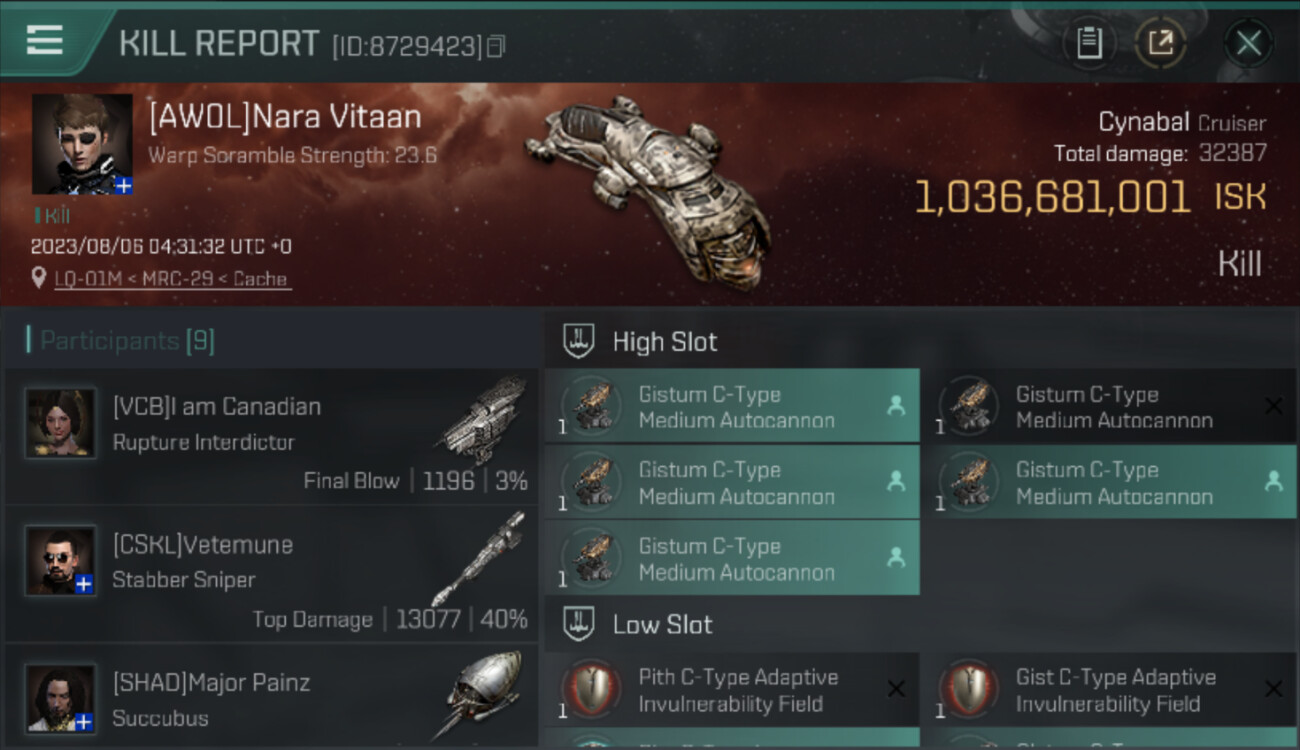Select participant Vetemune

point(271,574)
